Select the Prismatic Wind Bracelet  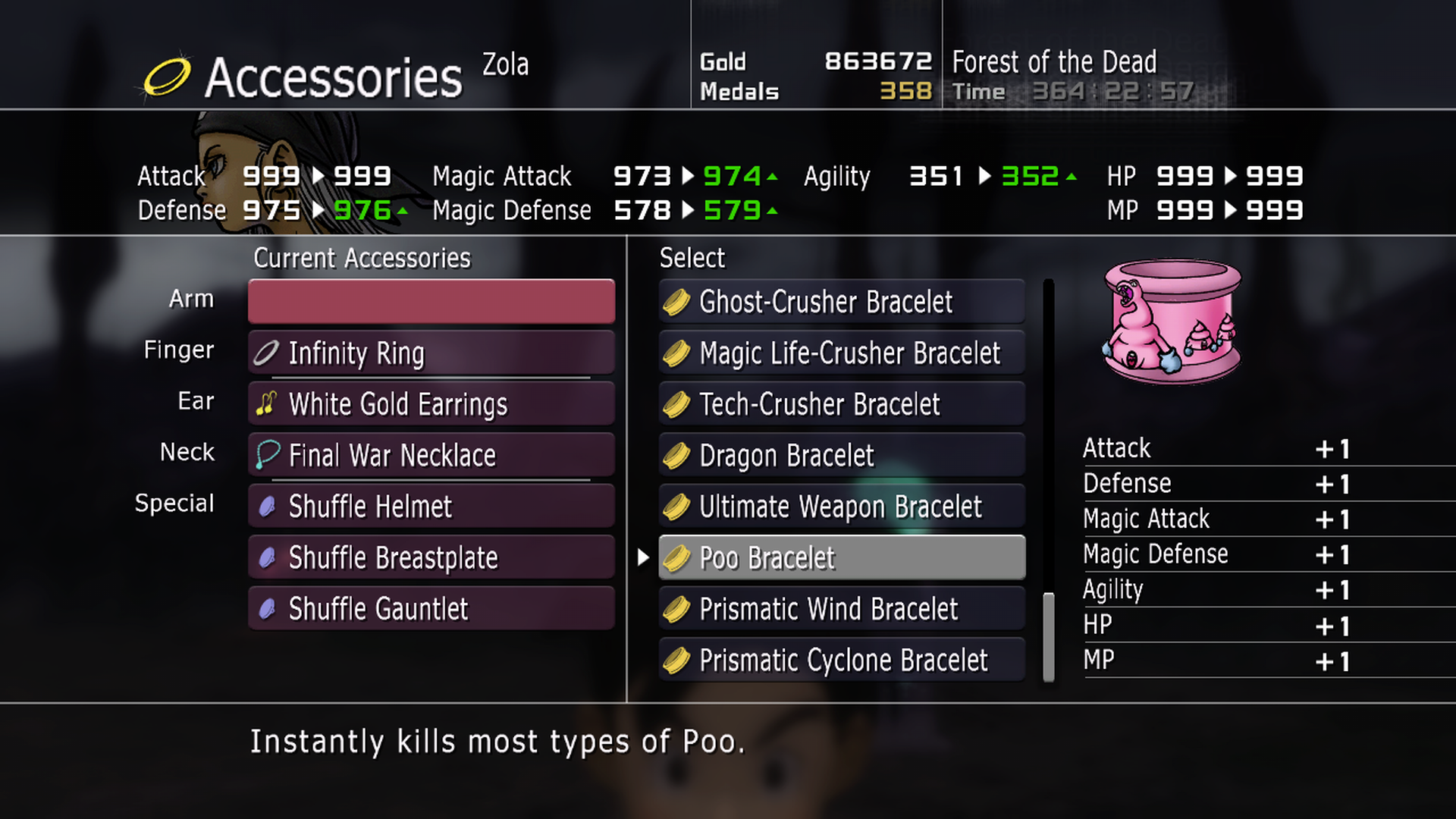click(x=842, y=609)
